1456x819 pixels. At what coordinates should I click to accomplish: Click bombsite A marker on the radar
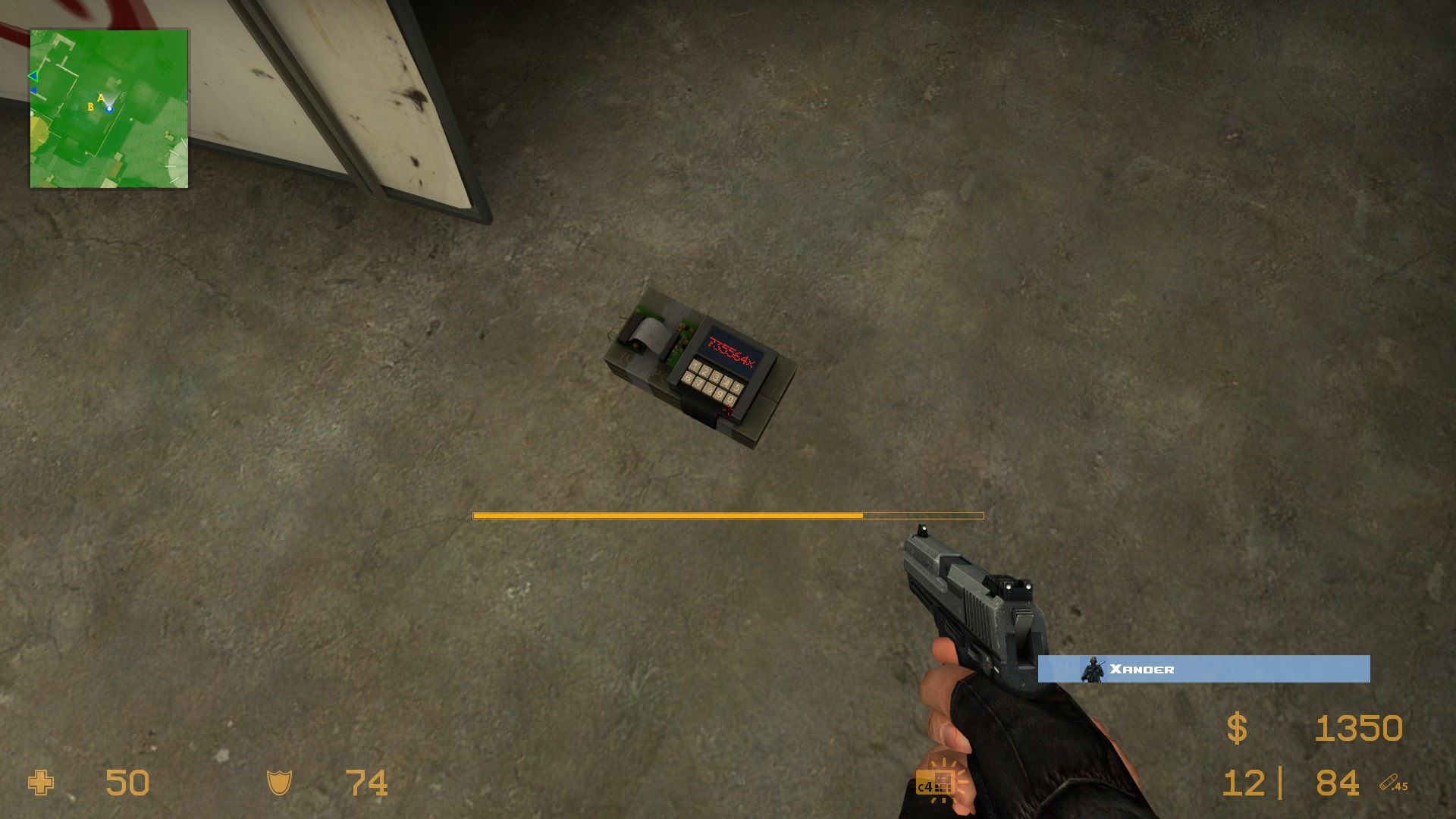(x=99, y=98)
